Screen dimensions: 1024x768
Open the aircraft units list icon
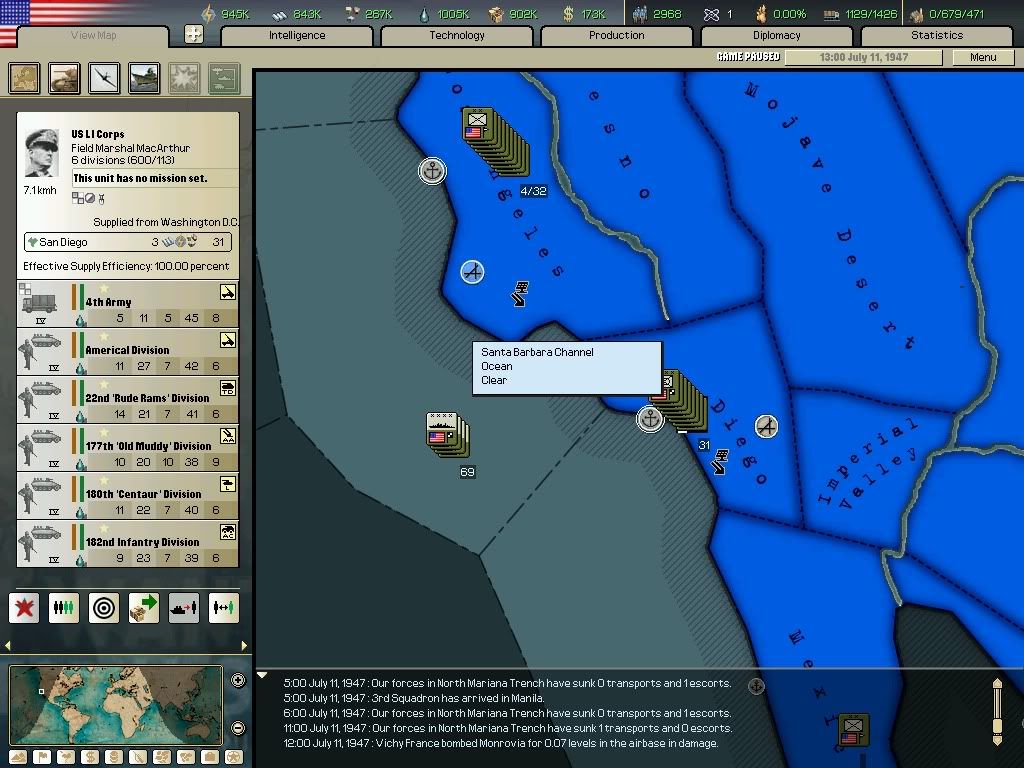[x=104, y=78]
